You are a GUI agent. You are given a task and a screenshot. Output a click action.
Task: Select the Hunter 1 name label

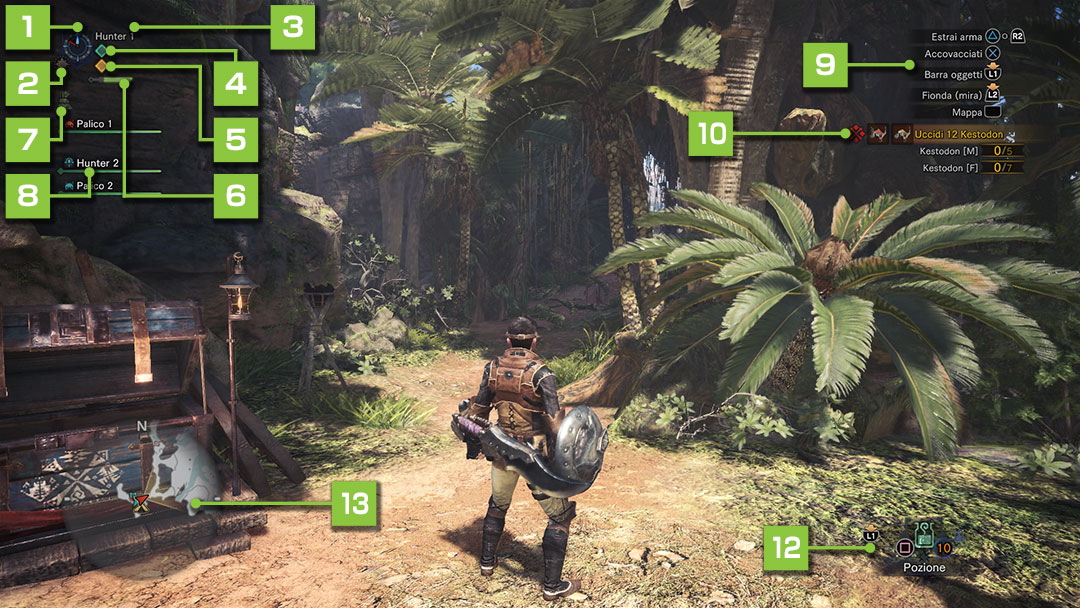[x=114, y=37]
